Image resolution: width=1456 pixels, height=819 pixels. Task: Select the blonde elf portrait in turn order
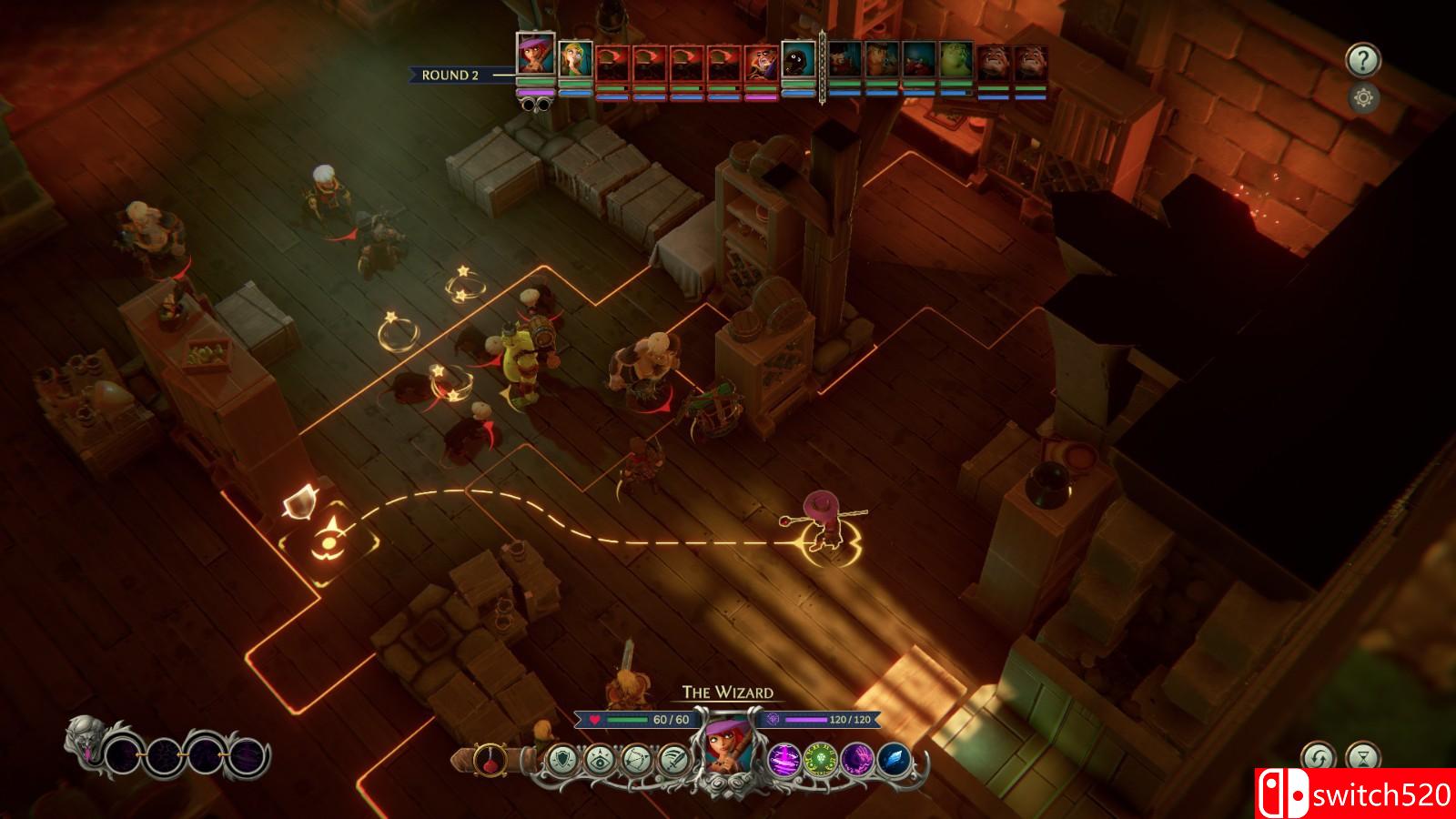pyautogui.click(x=575, y=61)
